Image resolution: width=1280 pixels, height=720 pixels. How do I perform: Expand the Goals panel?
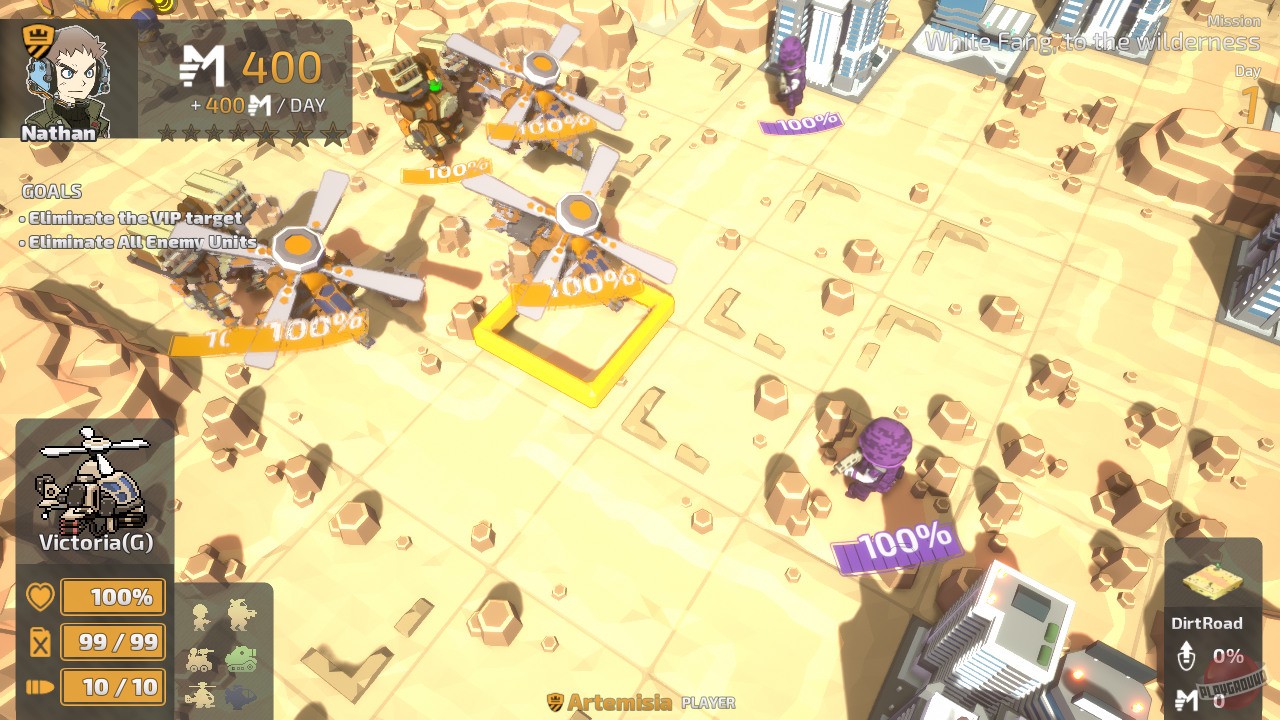[x=51, y=191]
